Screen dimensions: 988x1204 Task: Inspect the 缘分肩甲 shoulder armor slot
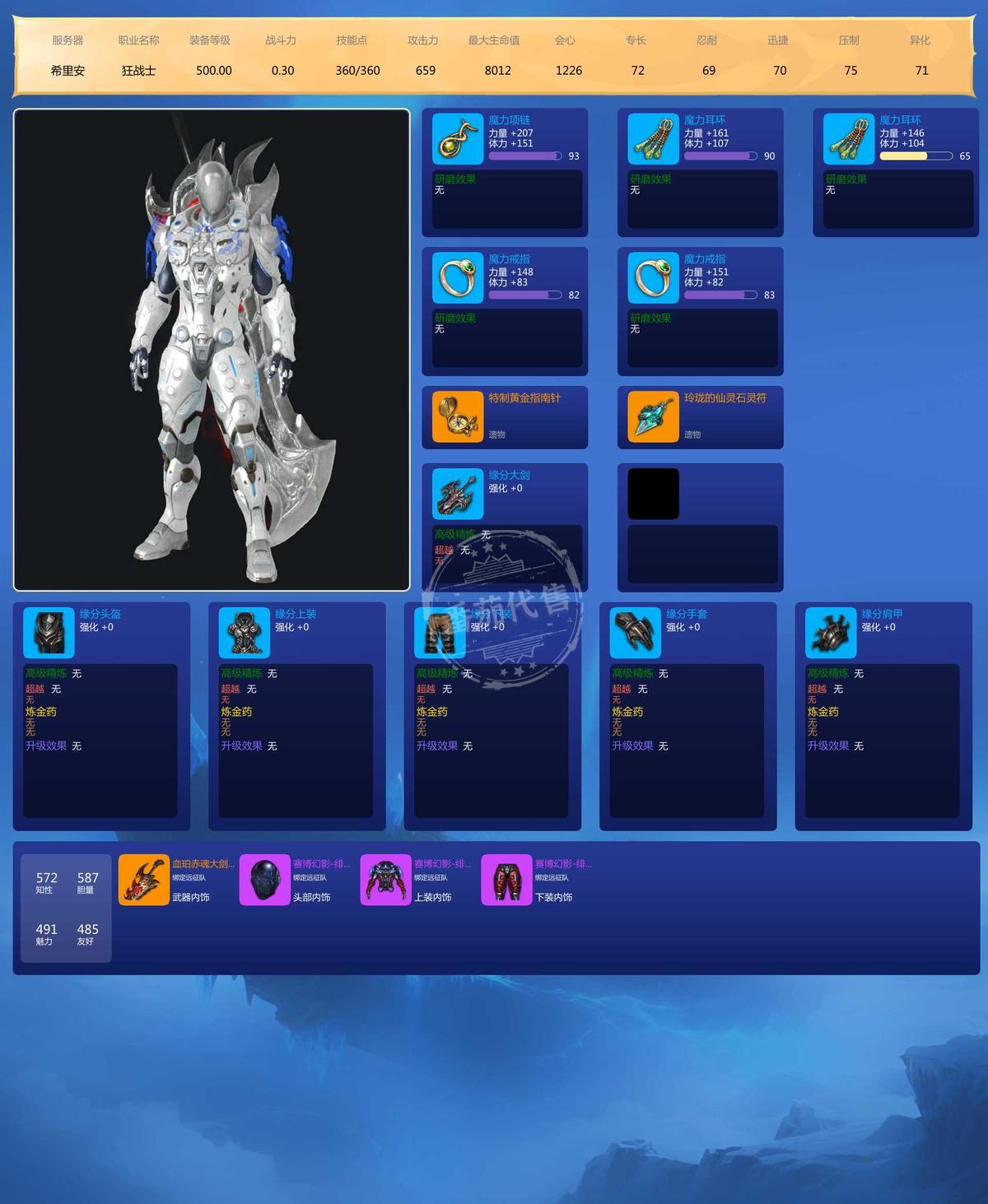(x=831, y=633)
